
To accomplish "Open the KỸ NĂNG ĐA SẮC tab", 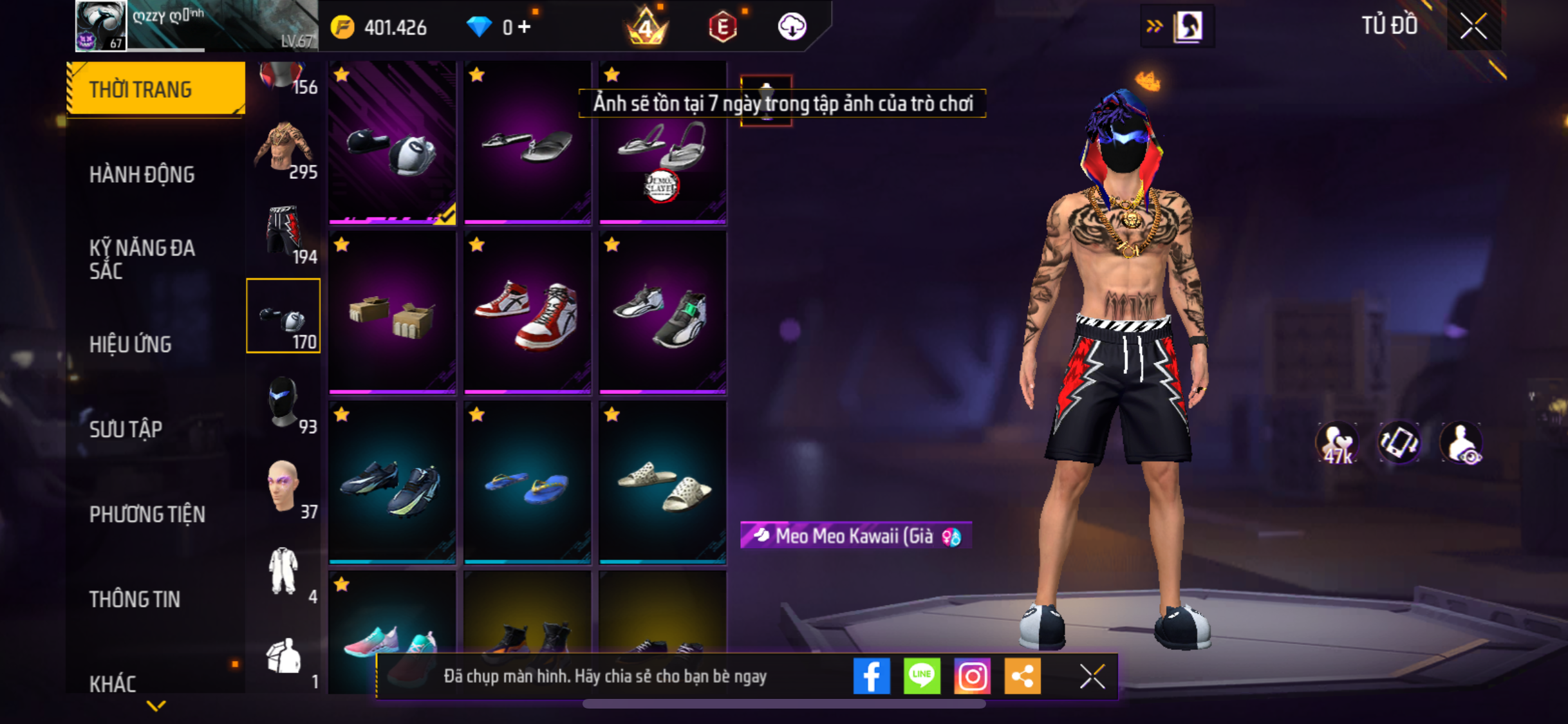I will click(x=142, y=259).
